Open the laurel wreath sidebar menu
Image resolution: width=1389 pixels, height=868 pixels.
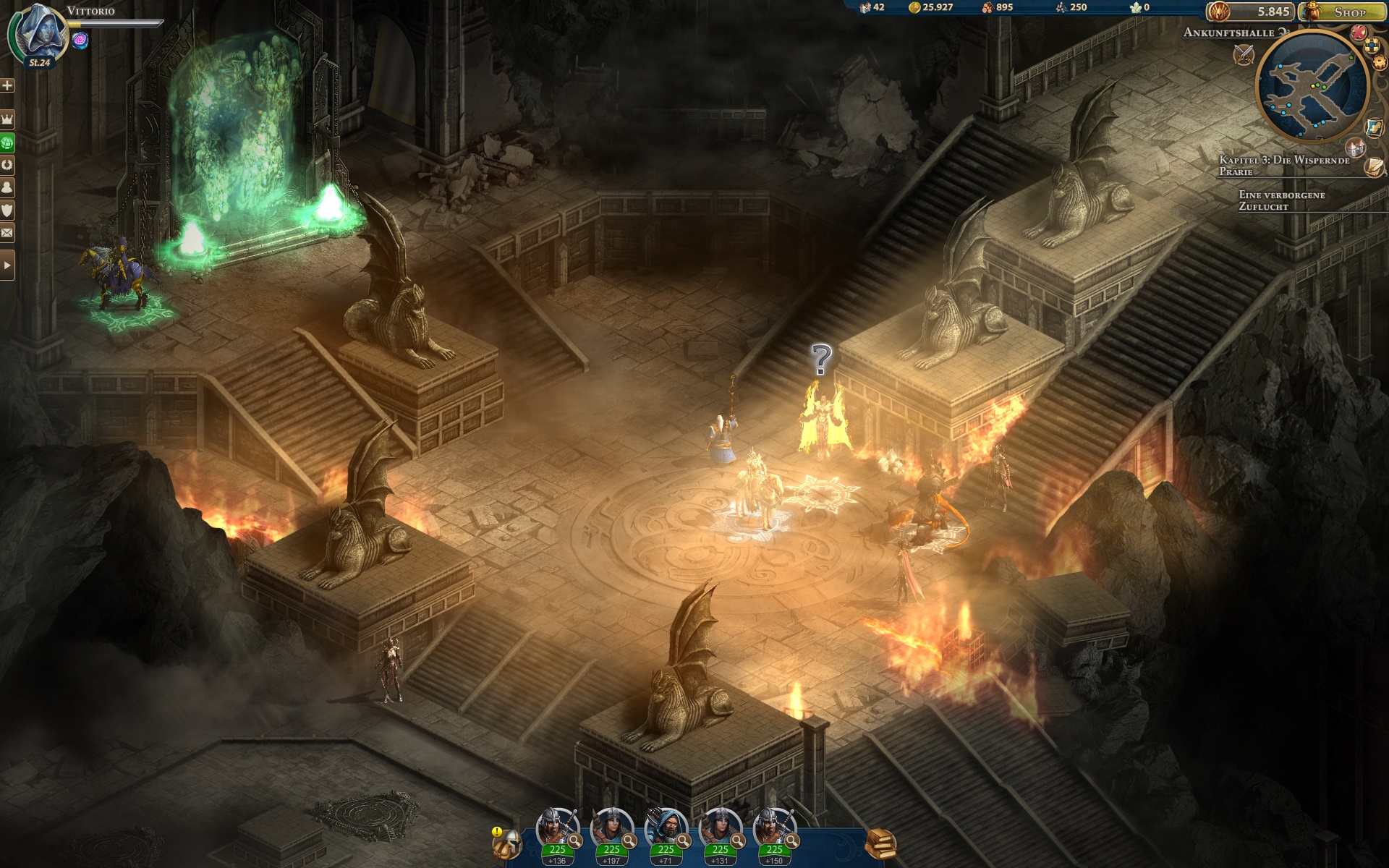7,164
